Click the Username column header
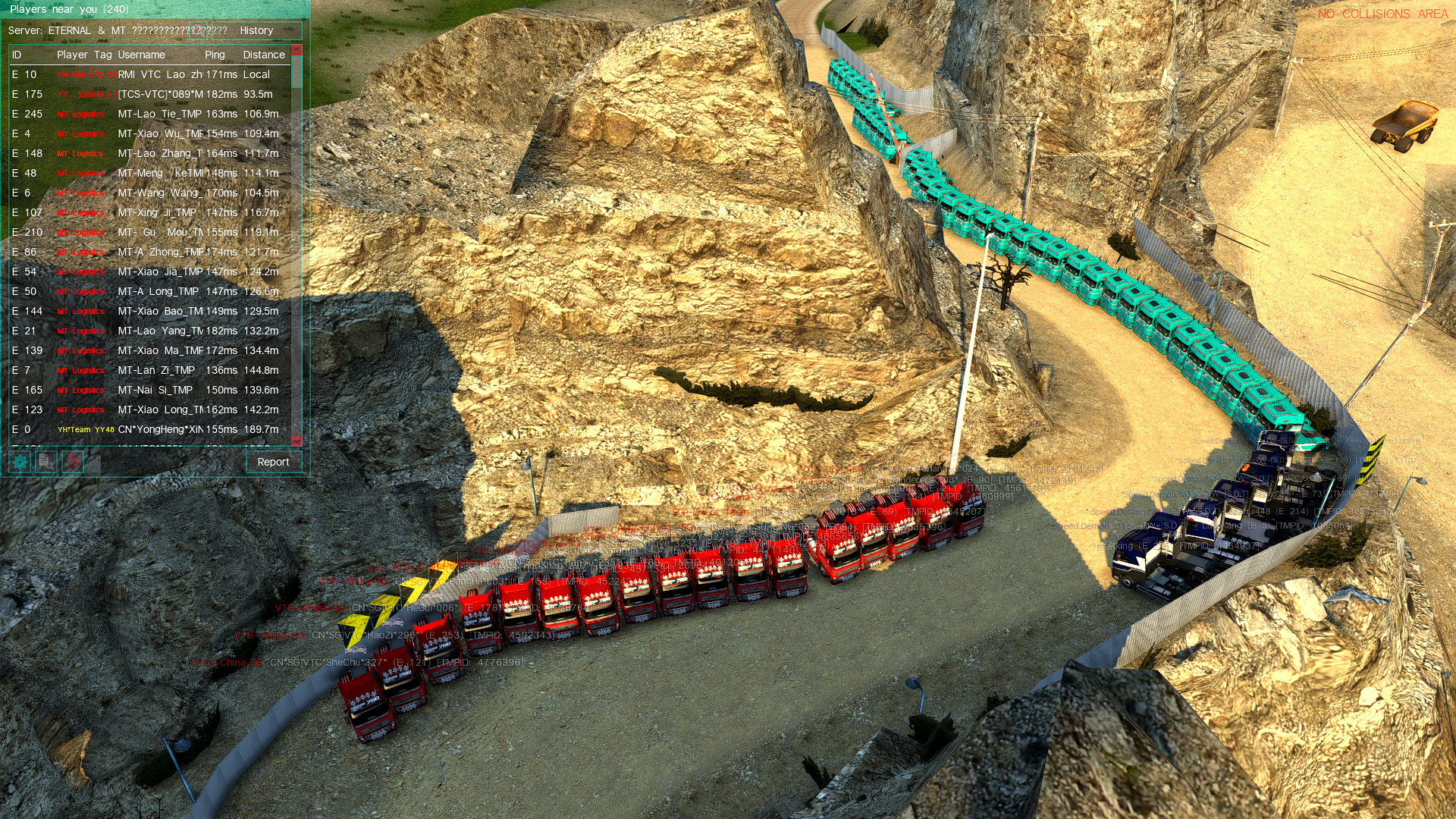The width and height of the screenshot is (1456, 819). [x=141, y=55]
